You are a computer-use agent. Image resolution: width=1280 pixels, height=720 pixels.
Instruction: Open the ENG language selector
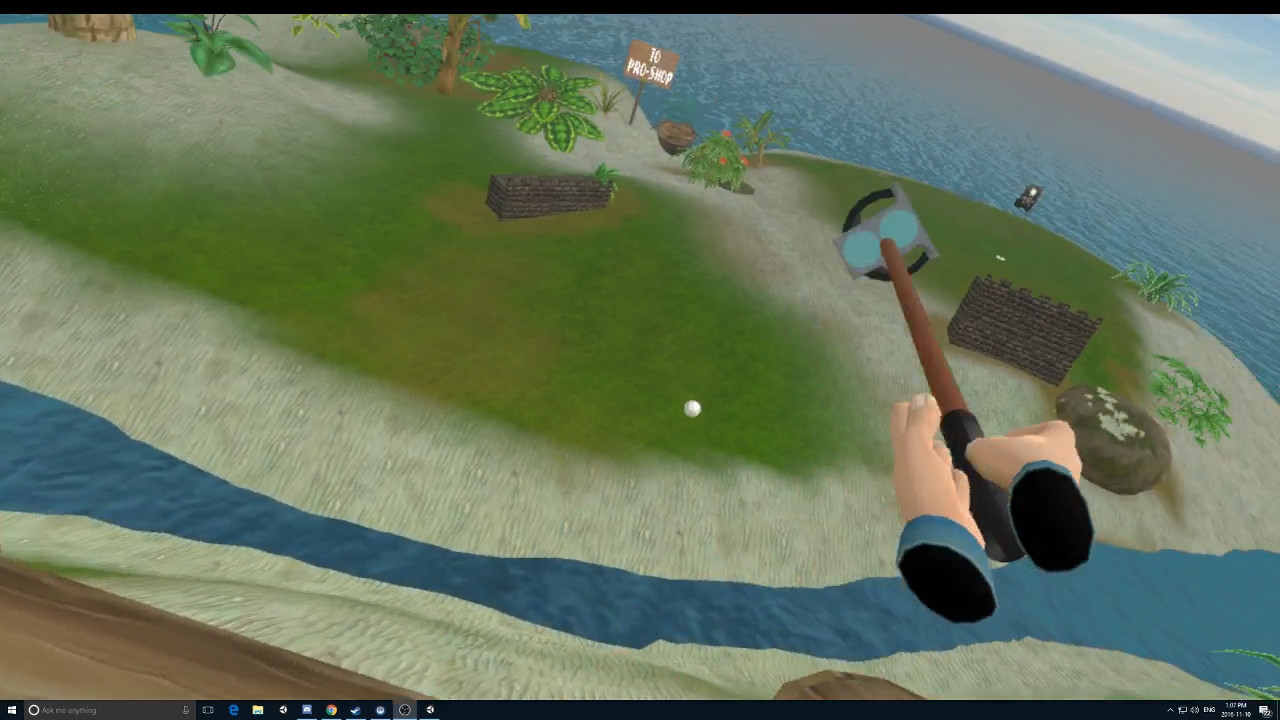click(x=1209, y=710)
